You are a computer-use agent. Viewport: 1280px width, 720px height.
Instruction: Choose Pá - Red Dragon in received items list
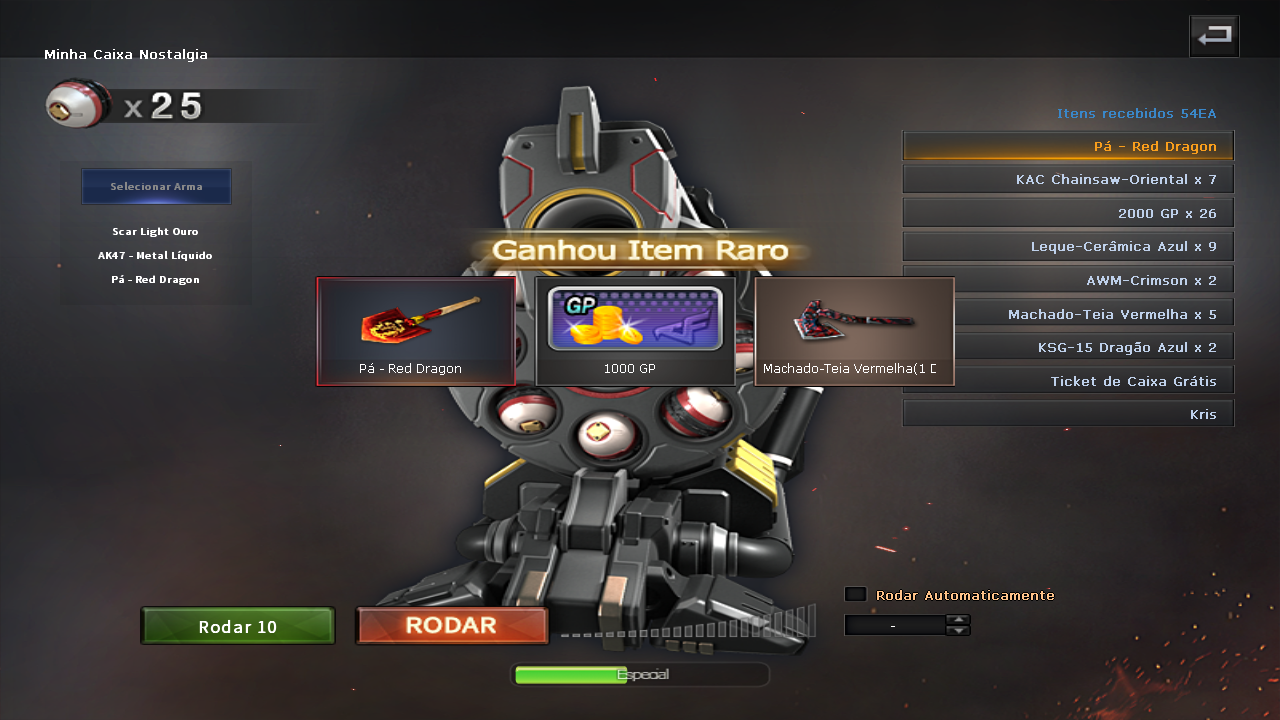[x=1068, y=146]
